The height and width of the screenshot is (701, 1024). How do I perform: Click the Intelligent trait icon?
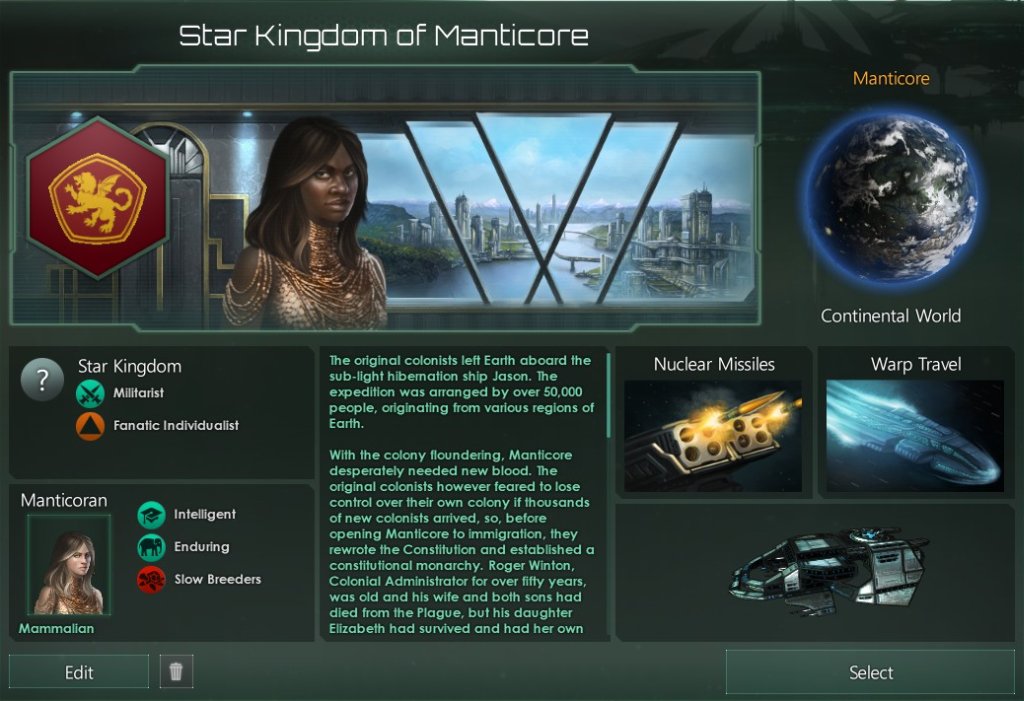coord(151,515)
